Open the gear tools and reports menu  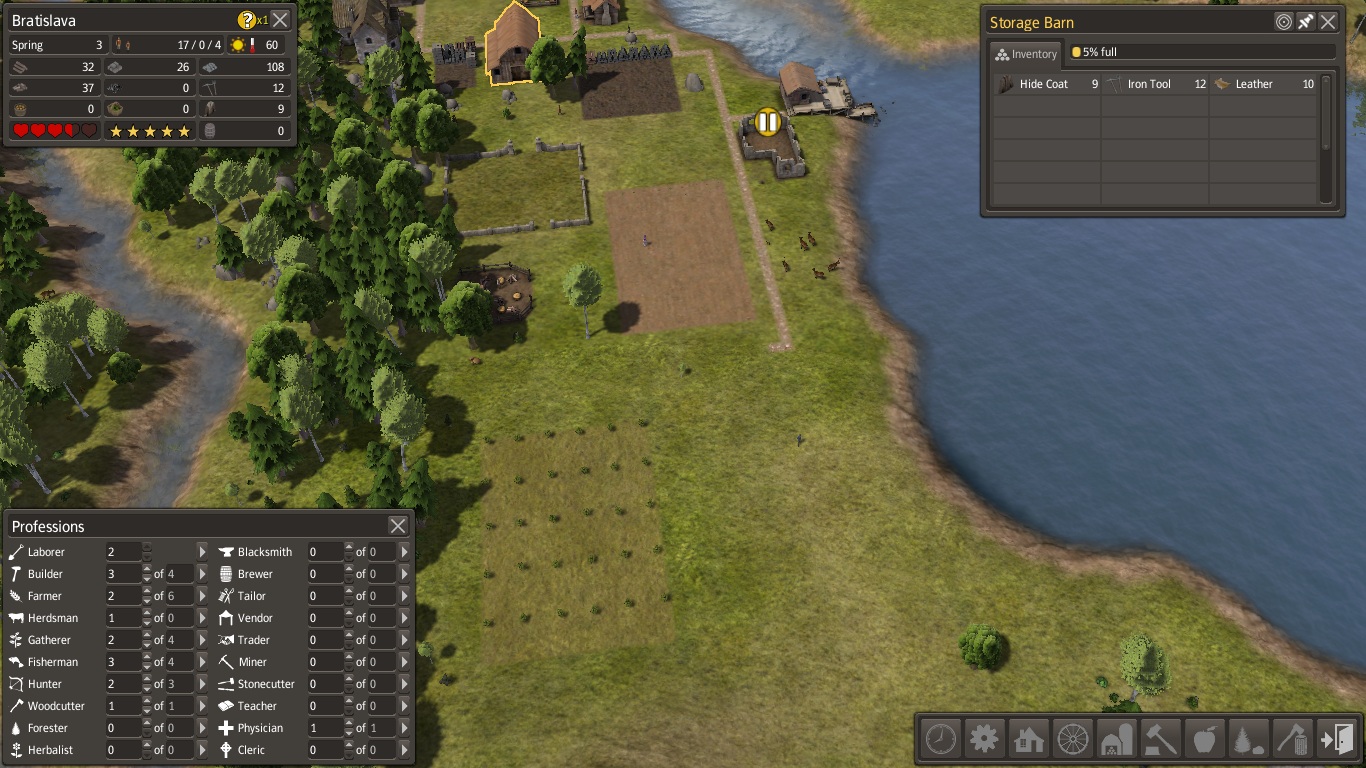click(x=985, y=739)
